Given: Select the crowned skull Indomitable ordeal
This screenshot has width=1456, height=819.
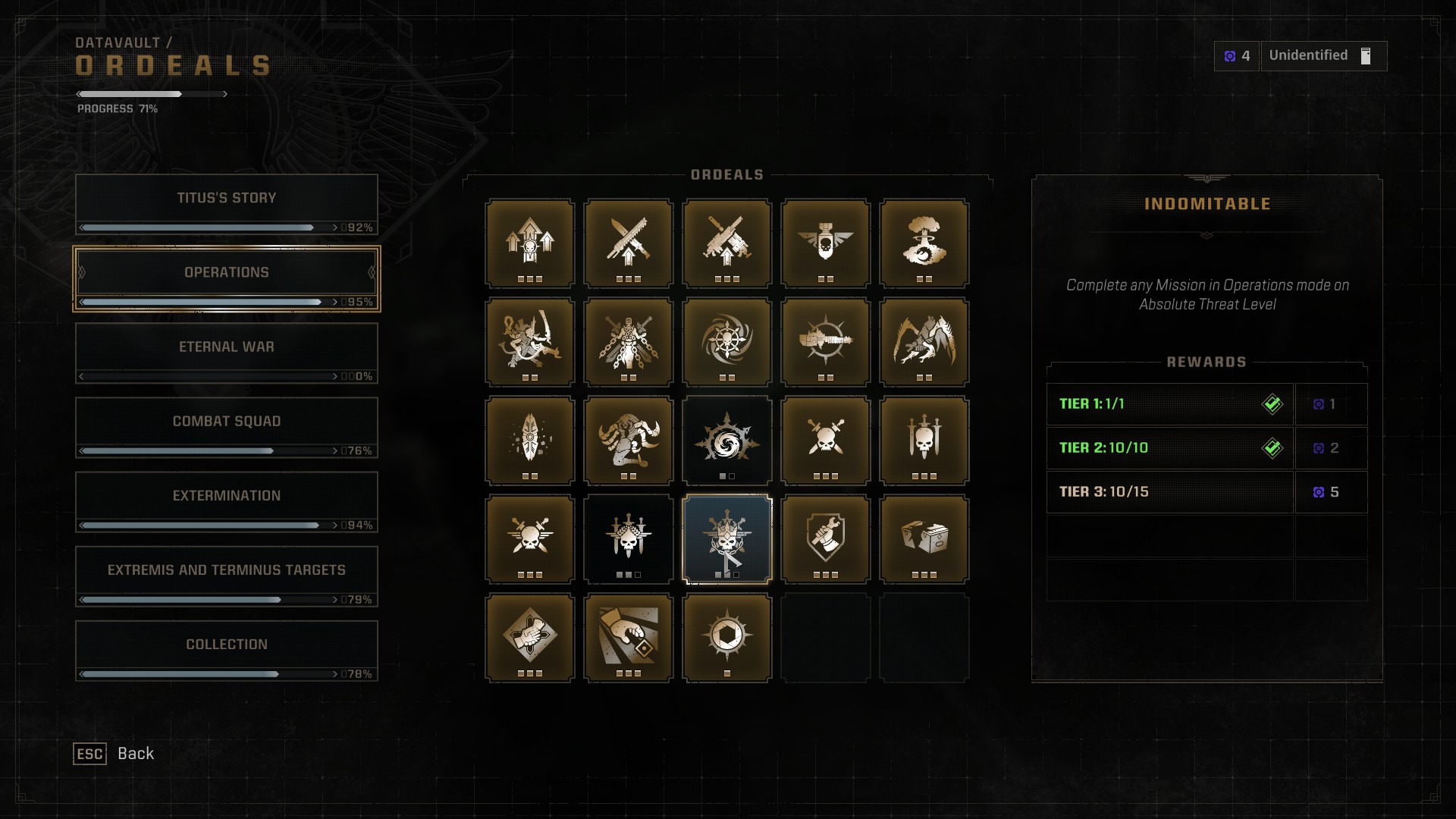Looking at the screenshot, I should point(726,538).
